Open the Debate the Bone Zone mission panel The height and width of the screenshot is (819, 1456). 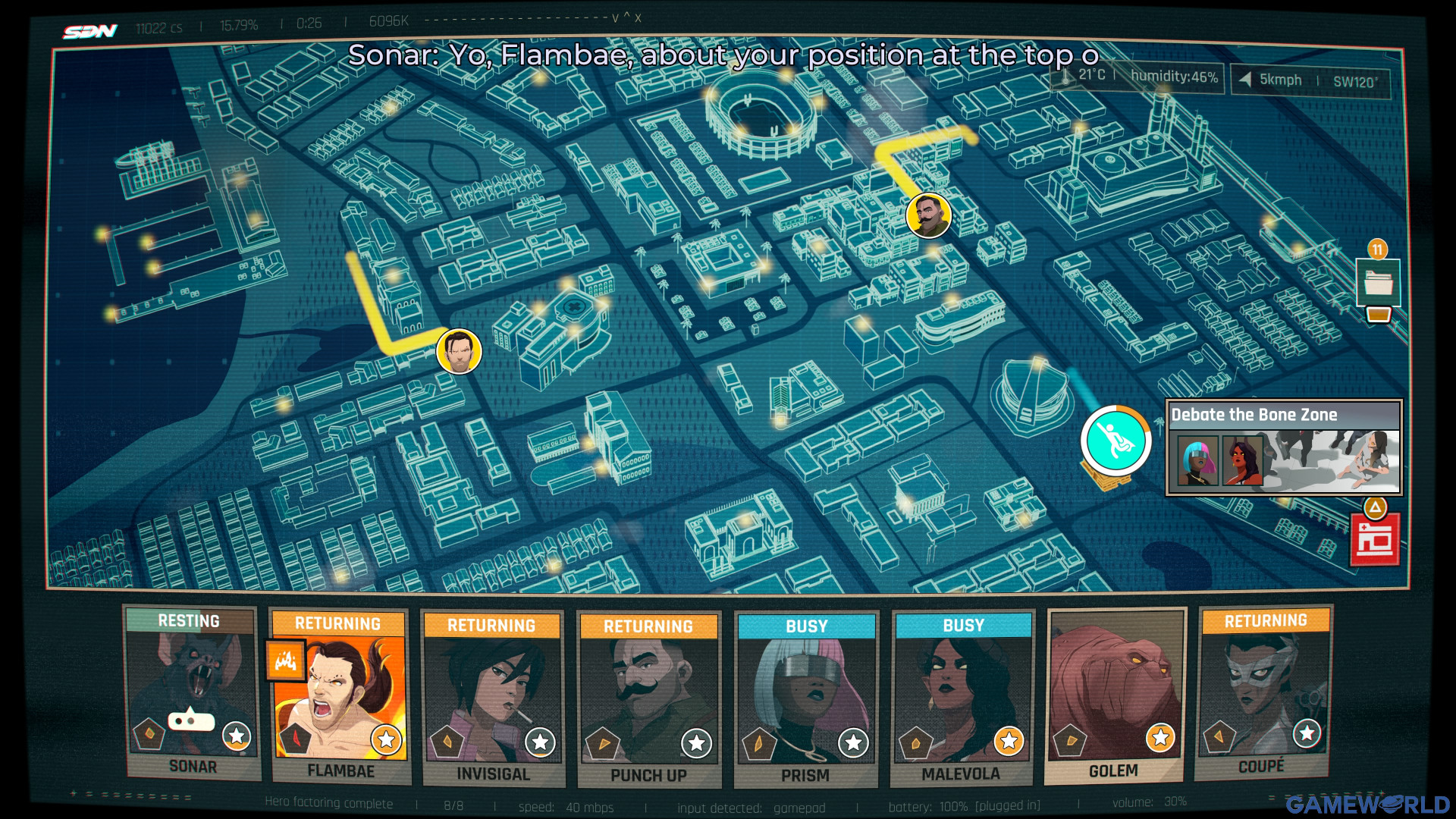click(1284, 447)
